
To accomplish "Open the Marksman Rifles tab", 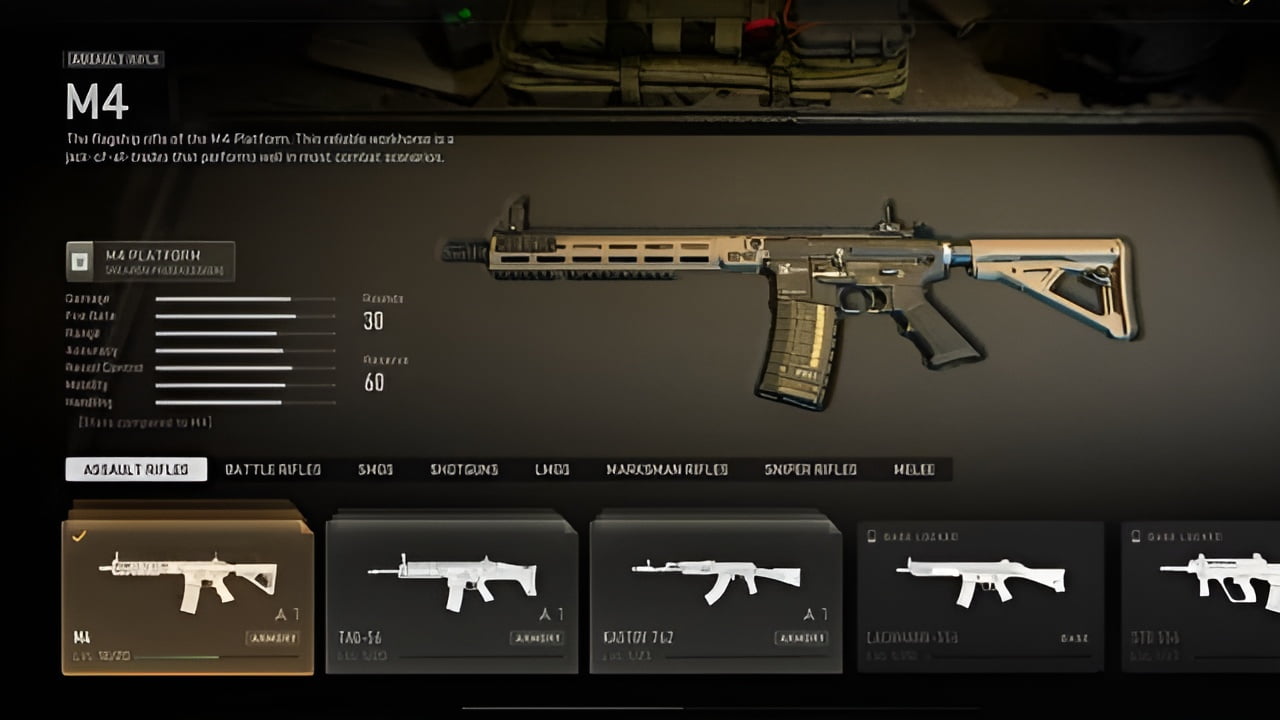I will click(665, 469).
